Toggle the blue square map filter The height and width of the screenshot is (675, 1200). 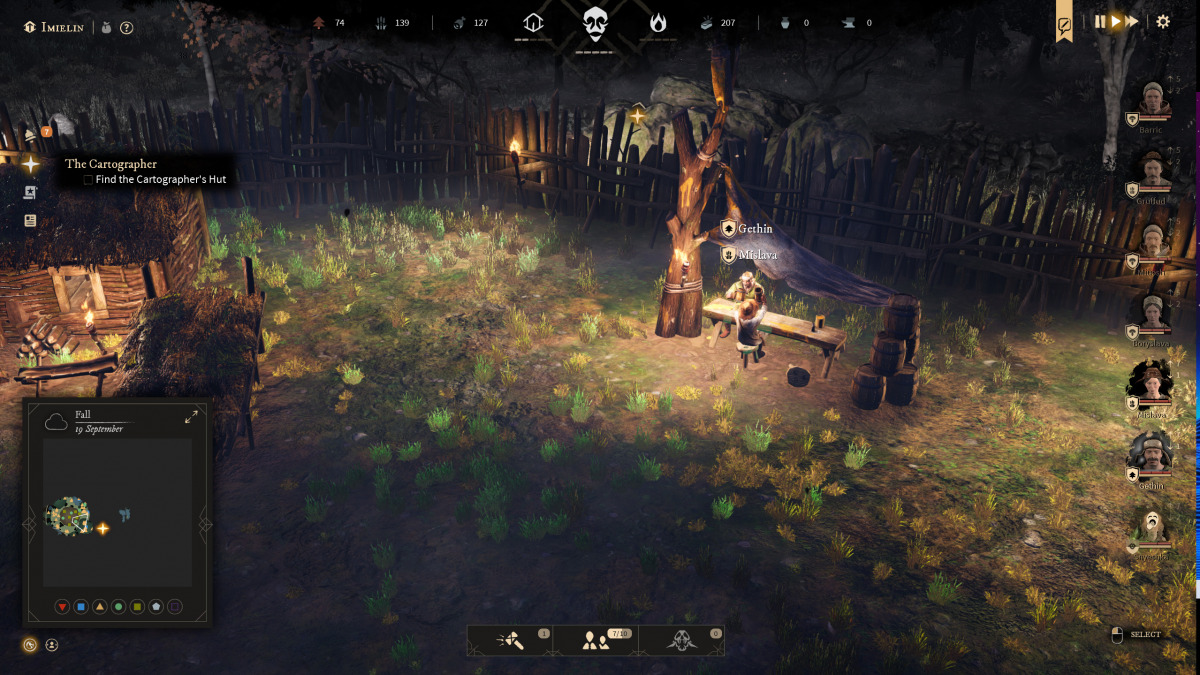point(81,607)
